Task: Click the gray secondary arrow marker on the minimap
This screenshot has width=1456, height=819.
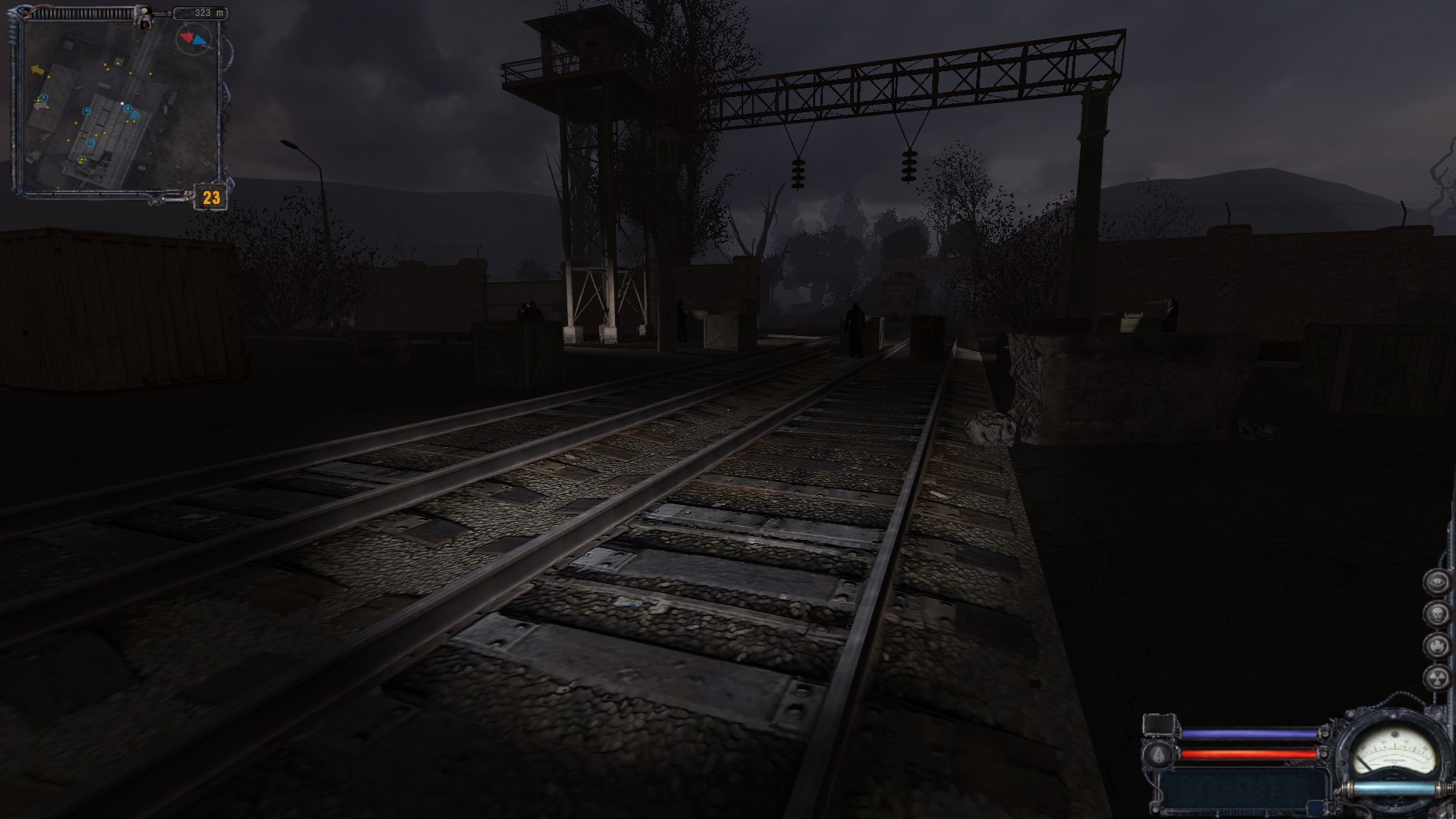Action: click(39, 106)
